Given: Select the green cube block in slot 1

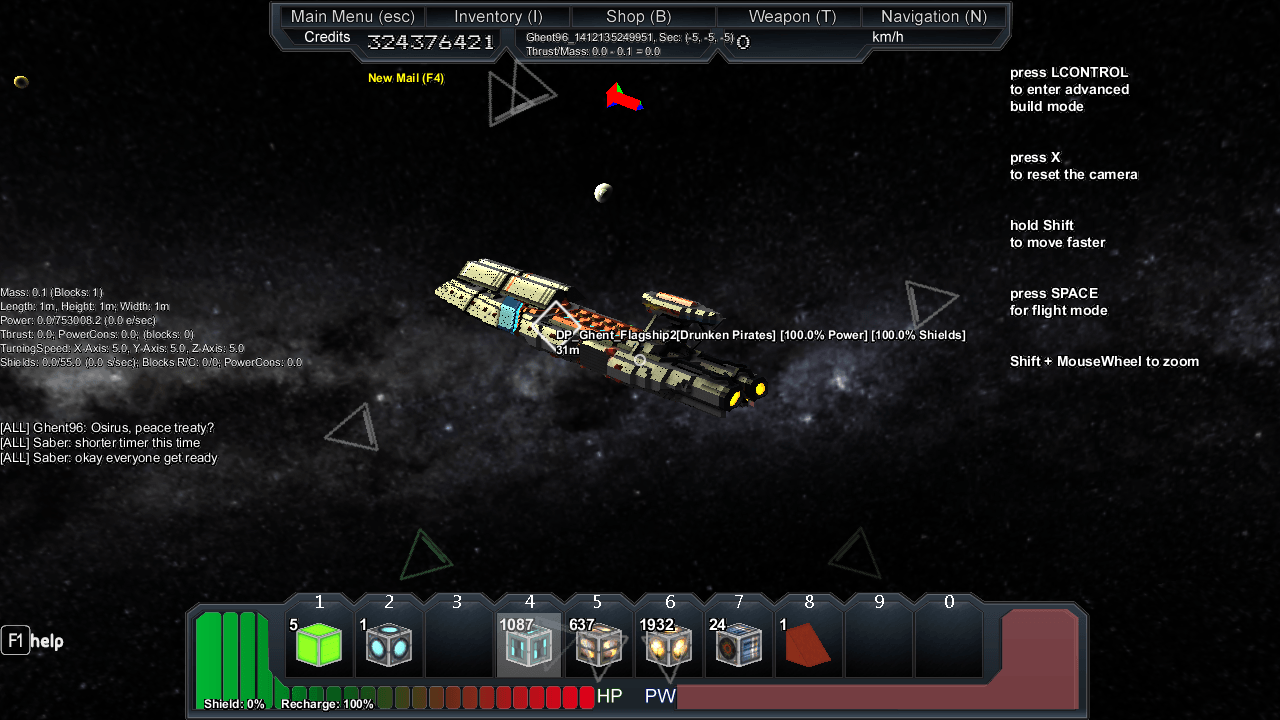Looking at the screenshot, I should click(x=320, y=644).
